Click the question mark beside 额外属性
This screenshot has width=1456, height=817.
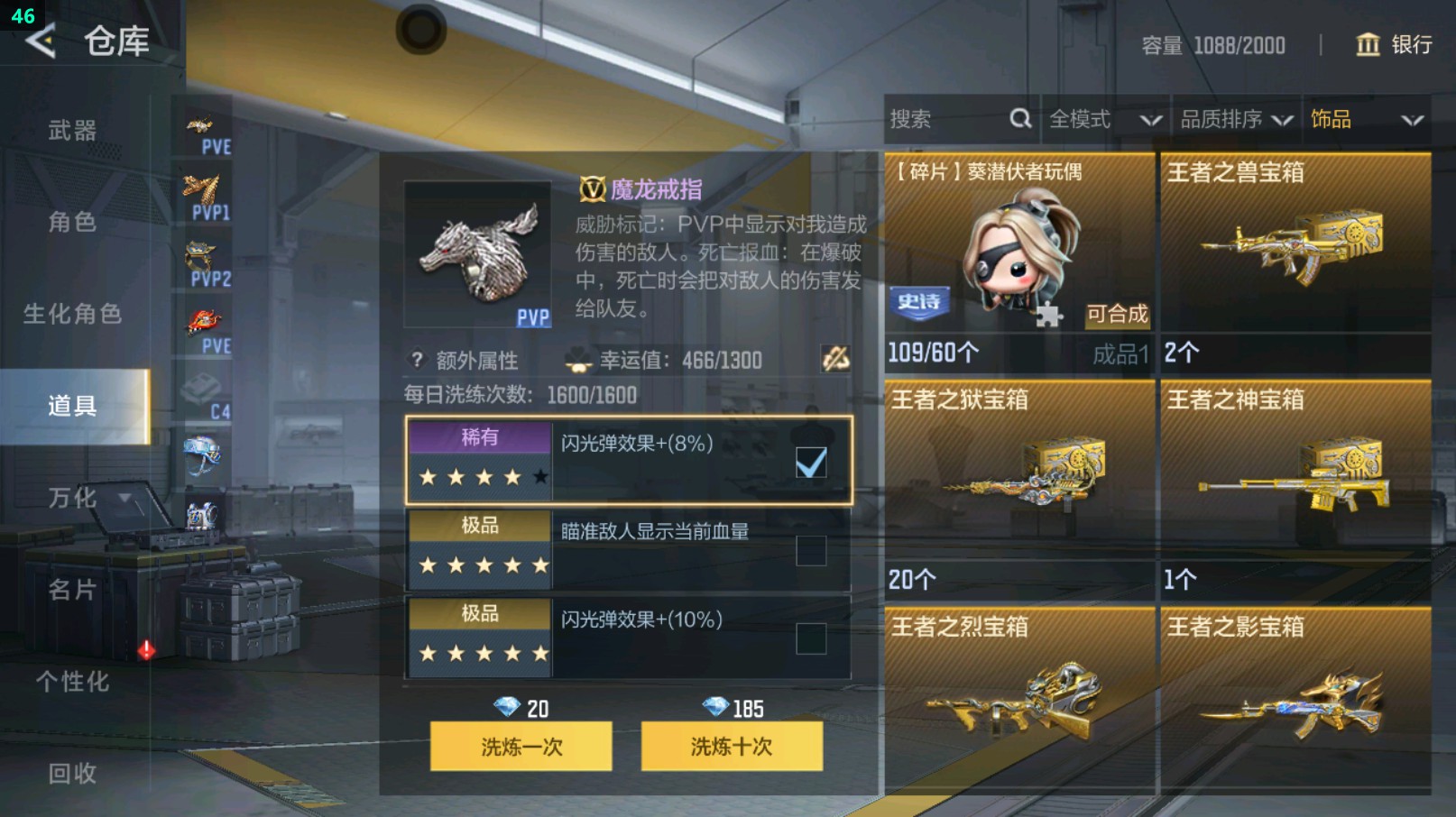pyautogui.click(x=415, y=361)
